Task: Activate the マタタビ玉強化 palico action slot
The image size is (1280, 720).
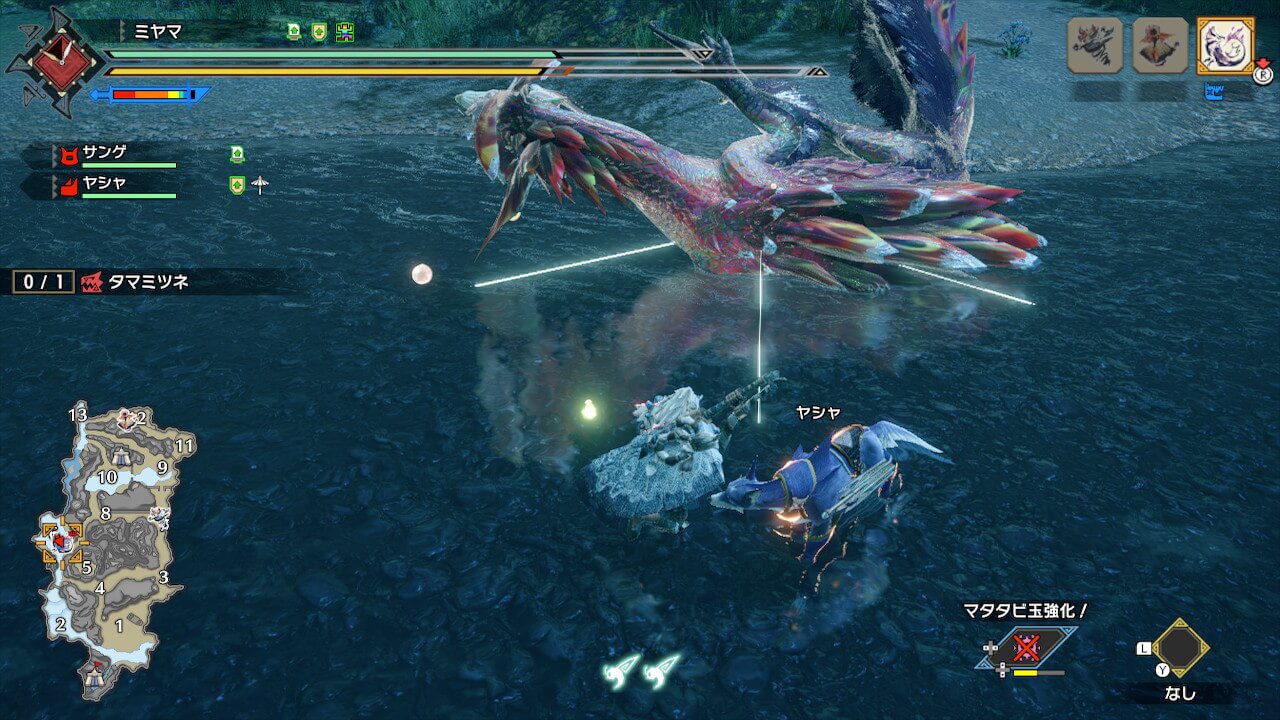Action: [1026, 648]
